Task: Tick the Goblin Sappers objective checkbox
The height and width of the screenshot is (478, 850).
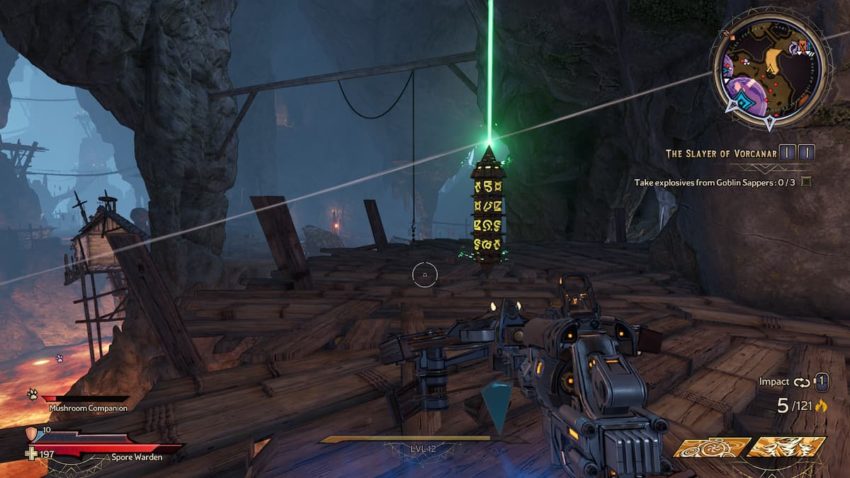Action: (x=806, y=182)
